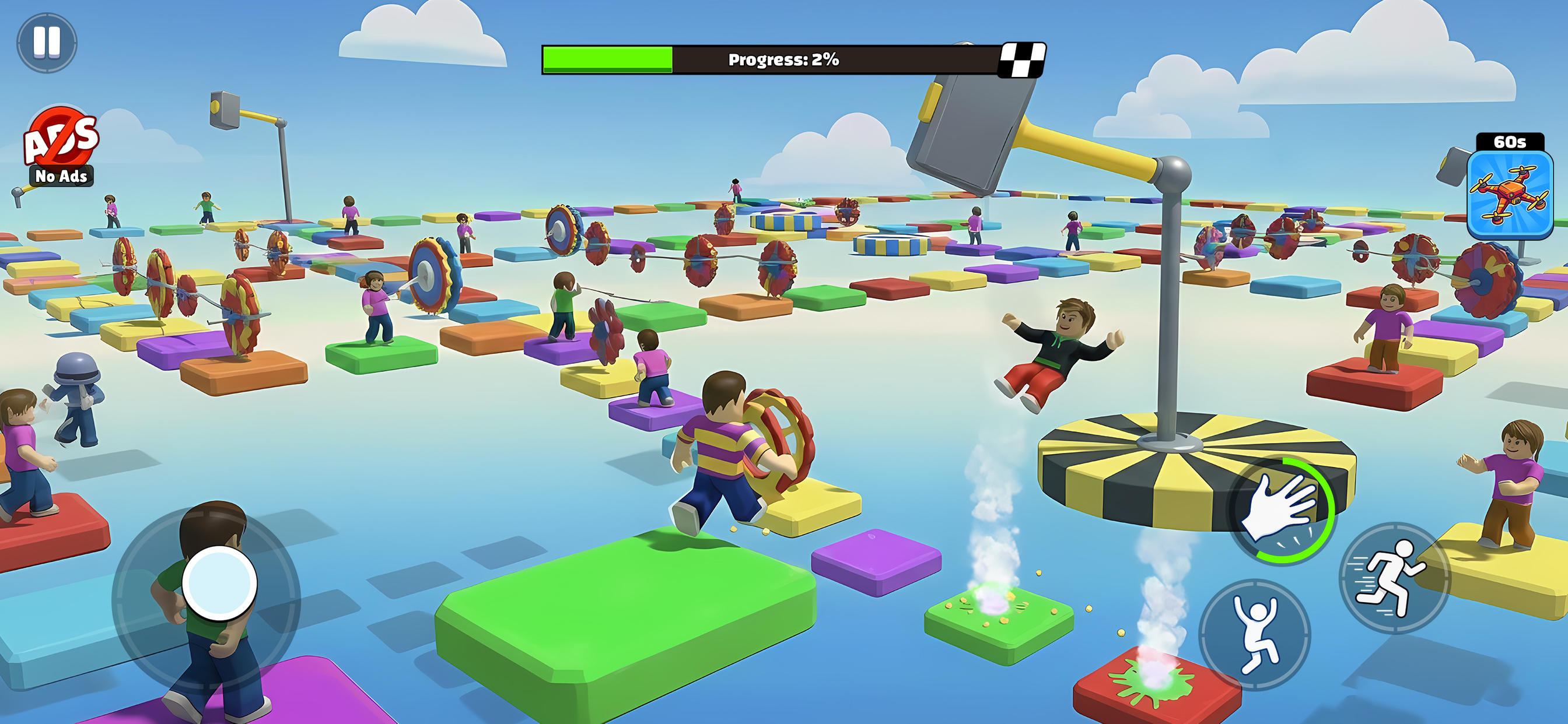Activate the 60s drone power-up

pyautogui.click(x=1509, y=194)
